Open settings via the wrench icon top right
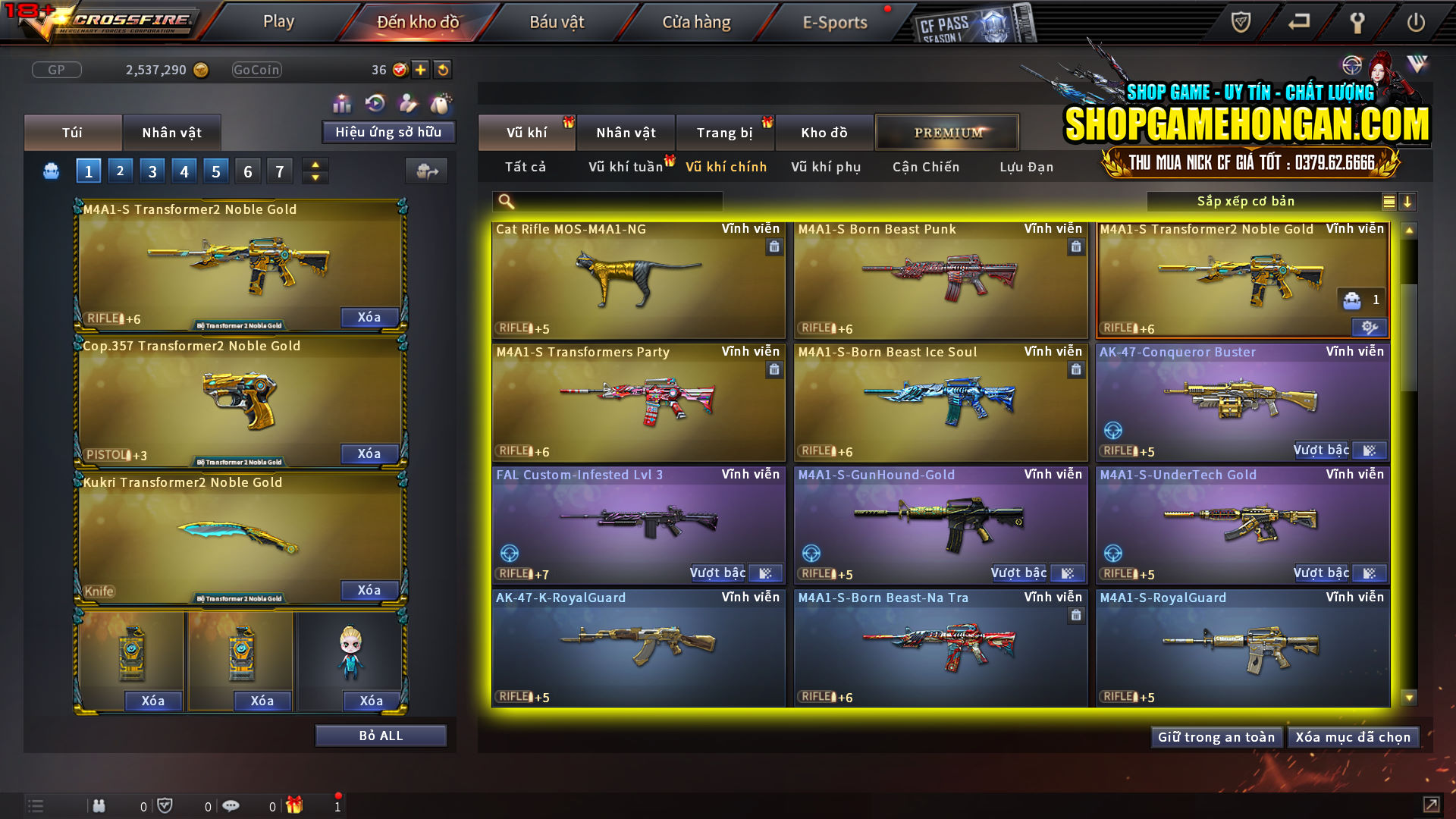 click(x=1357, y=22)
